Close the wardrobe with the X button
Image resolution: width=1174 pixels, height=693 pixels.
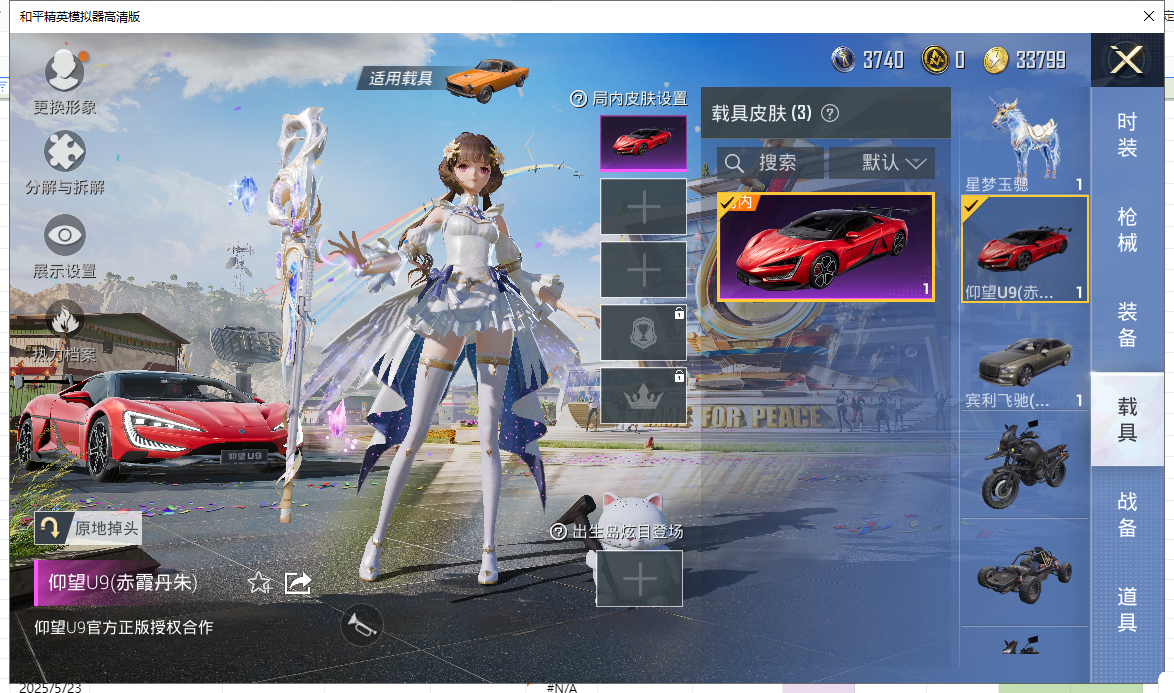1127,61
